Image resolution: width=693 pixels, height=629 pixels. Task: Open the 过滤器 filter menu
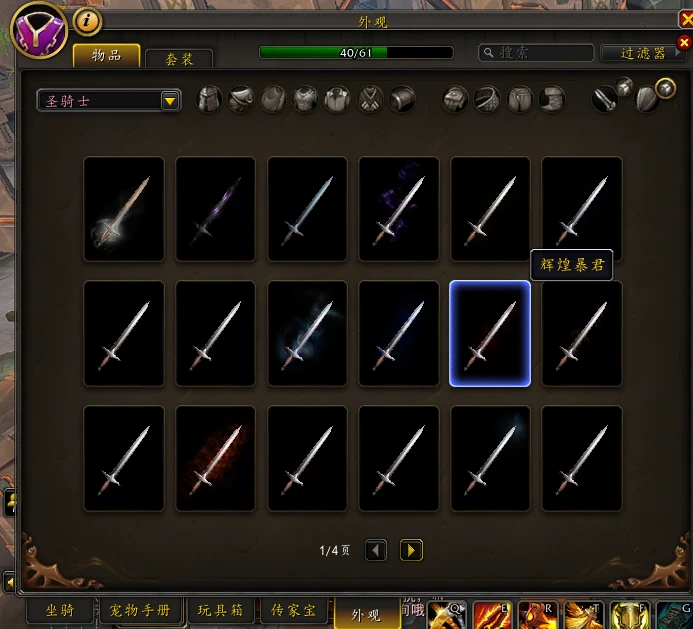[642, 53]
